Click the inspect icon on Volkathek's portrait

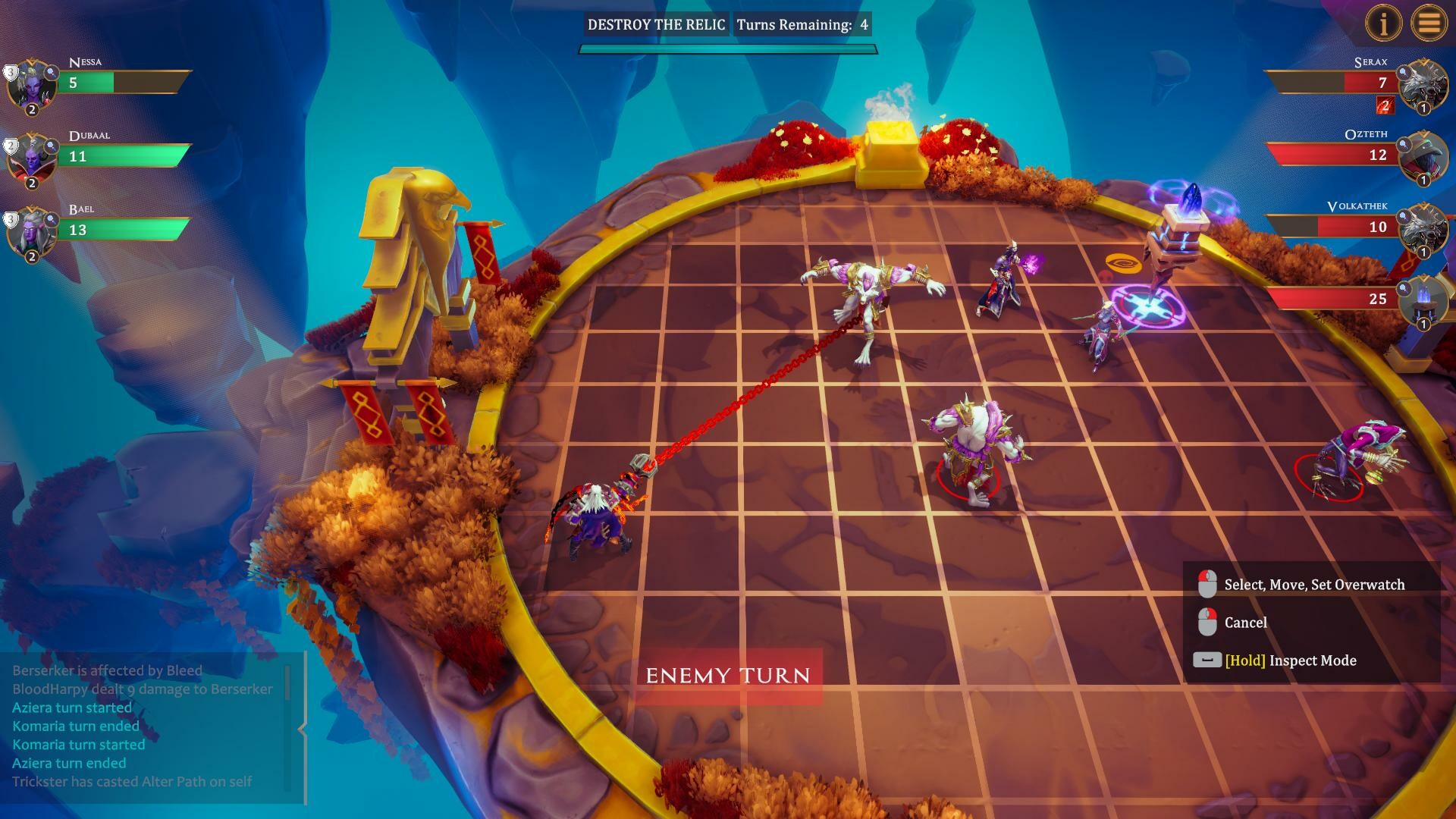coord(1402,216)
